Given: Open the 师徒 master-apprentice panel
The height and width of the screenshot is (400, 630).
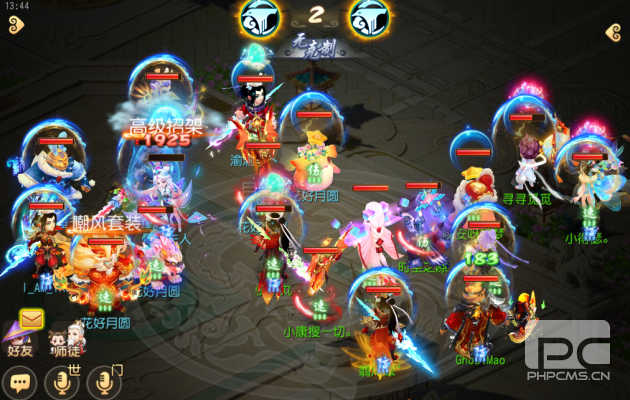Looking at the screenshot, I should coord(67,340).
